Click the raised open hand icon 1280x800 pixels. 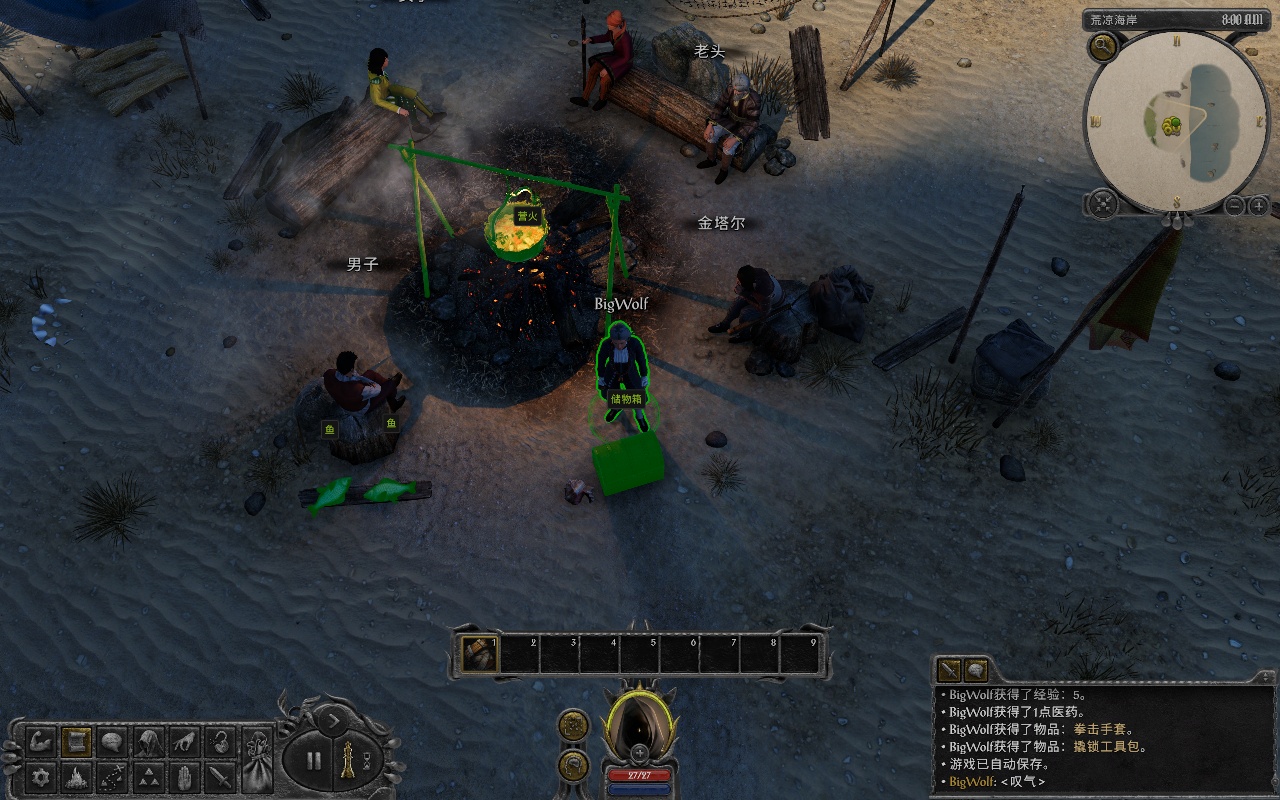185,777
